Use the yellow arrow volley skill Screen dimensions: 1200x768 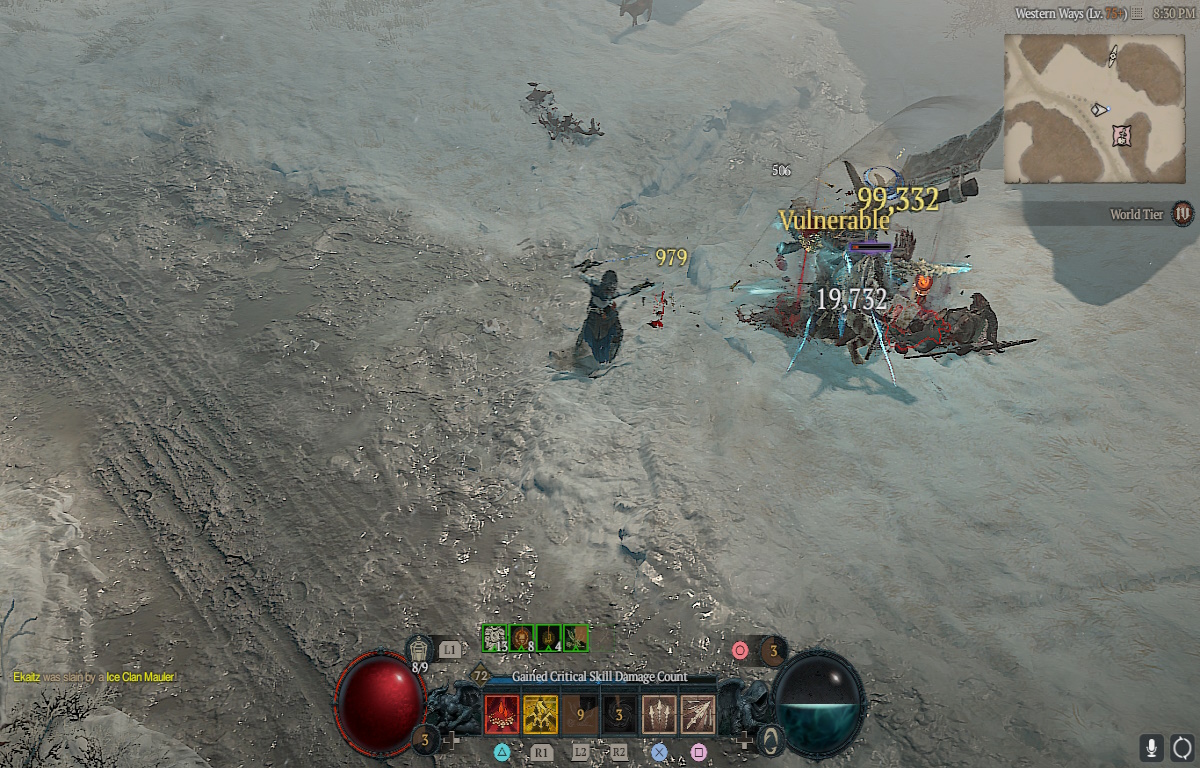(x=541, y=714)
